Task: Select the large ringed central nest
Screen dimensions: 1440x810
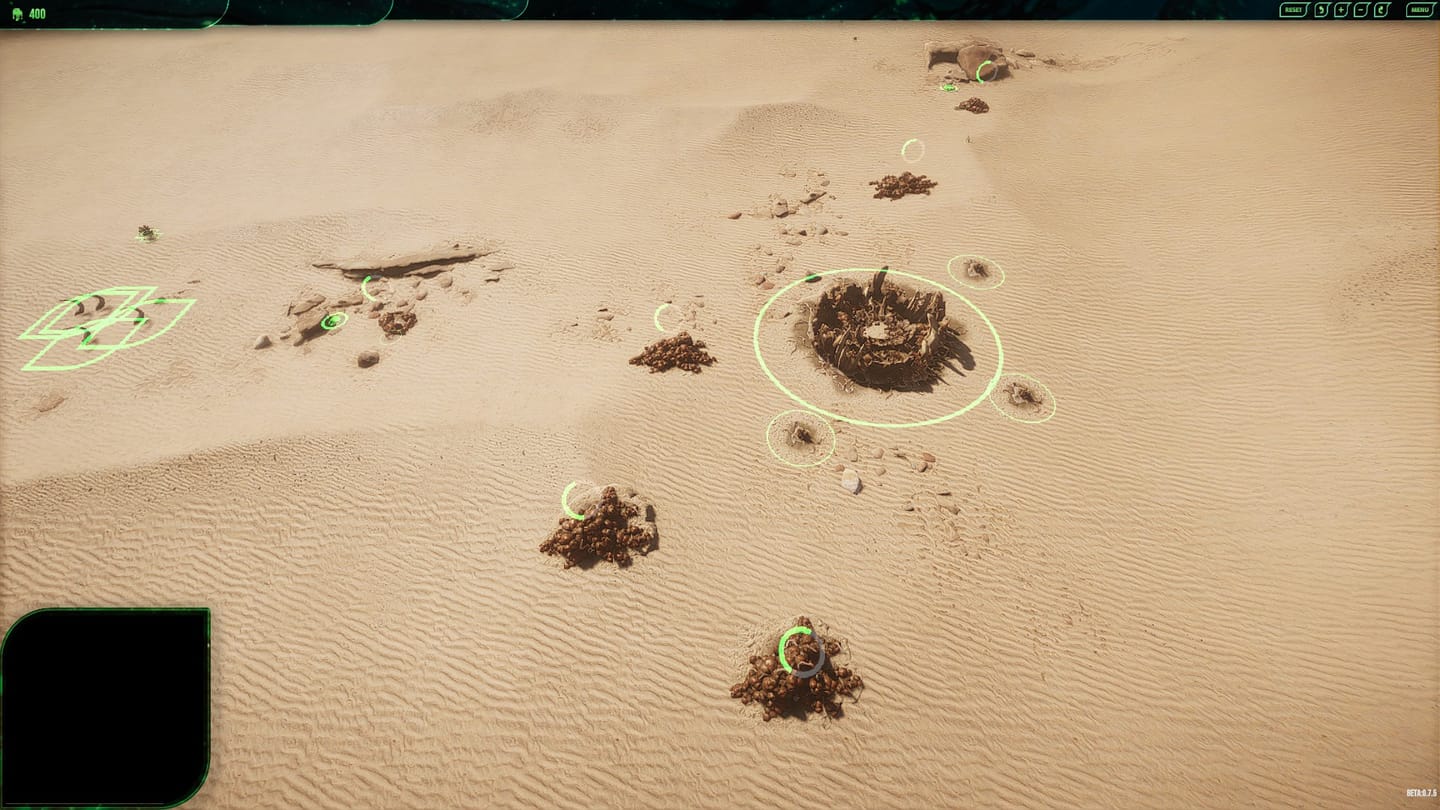Action: click(x=878, y=338)
